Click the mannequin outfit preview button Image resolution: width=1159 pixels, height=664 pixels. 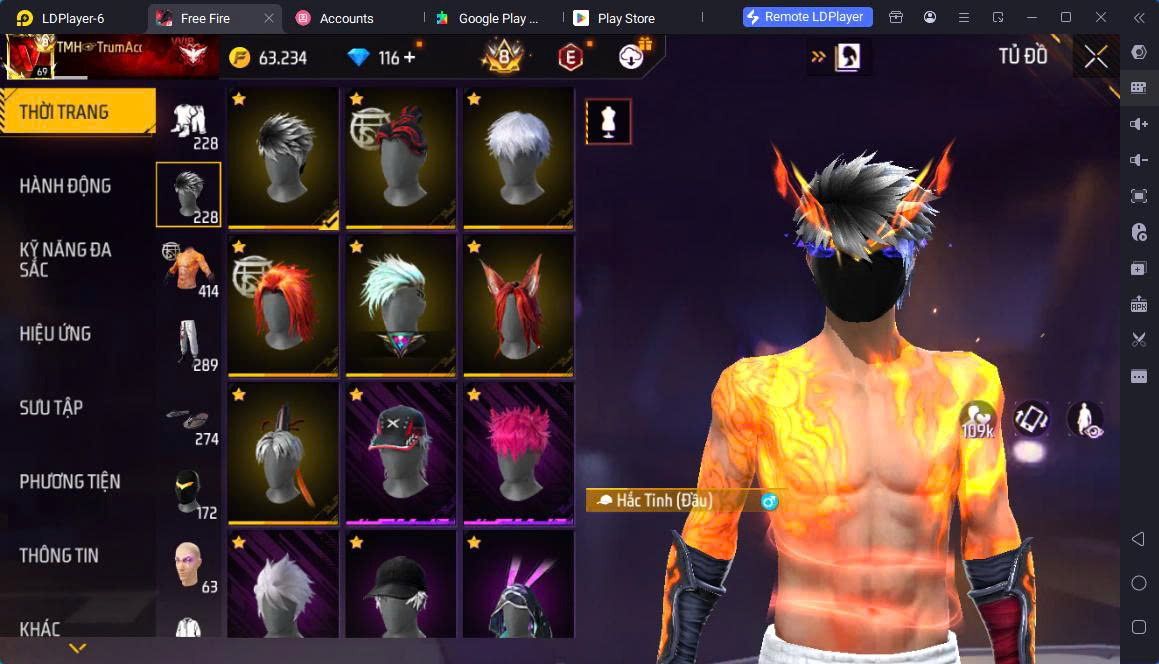(608, 121)
